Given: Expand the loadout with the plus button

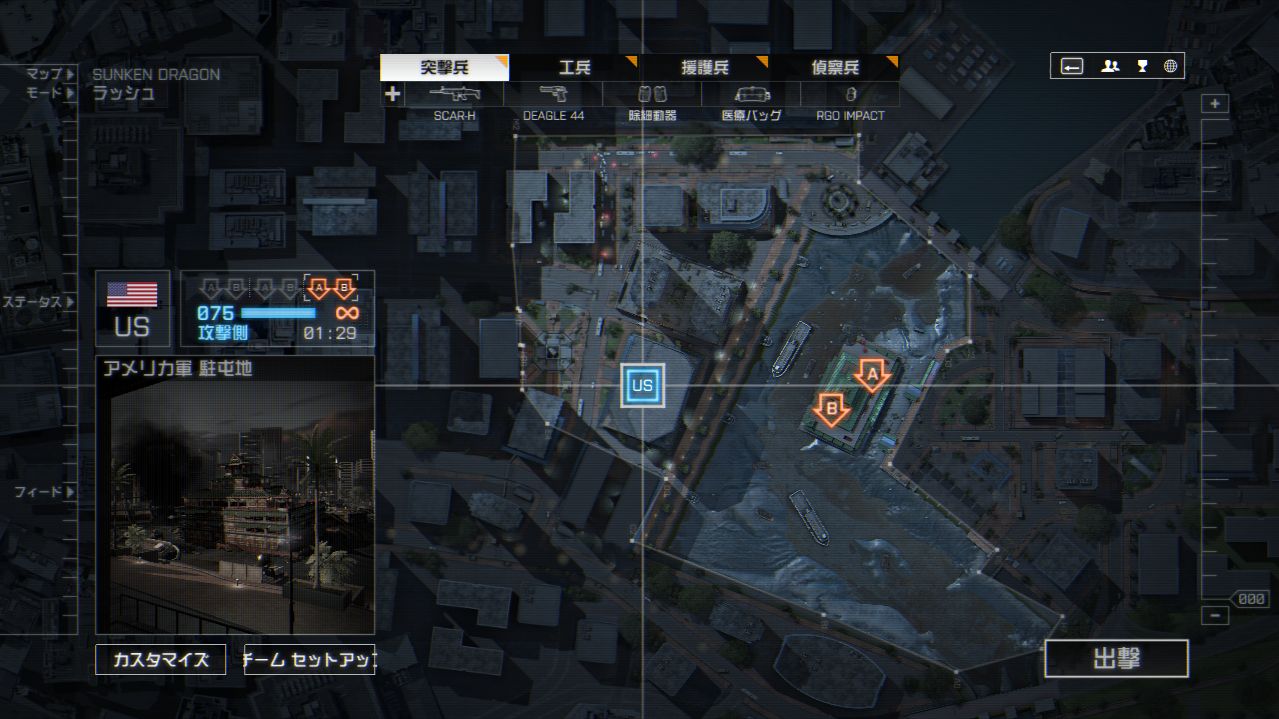Looking at the screenshot, I should click(x=392, y=95).
